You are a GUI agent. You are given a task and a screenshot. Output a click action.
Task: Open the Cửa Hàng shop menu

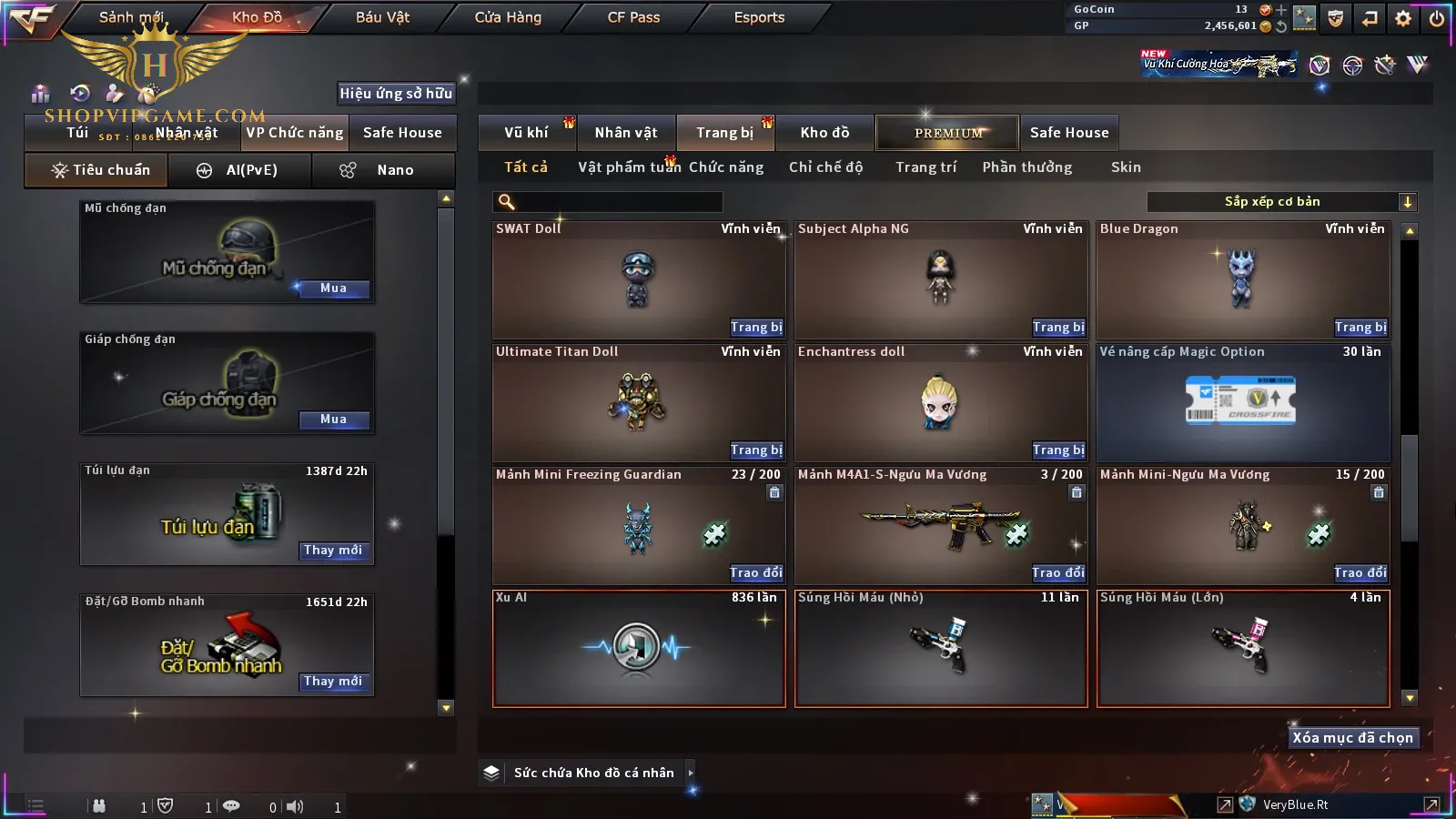click(x=508, y=17)
